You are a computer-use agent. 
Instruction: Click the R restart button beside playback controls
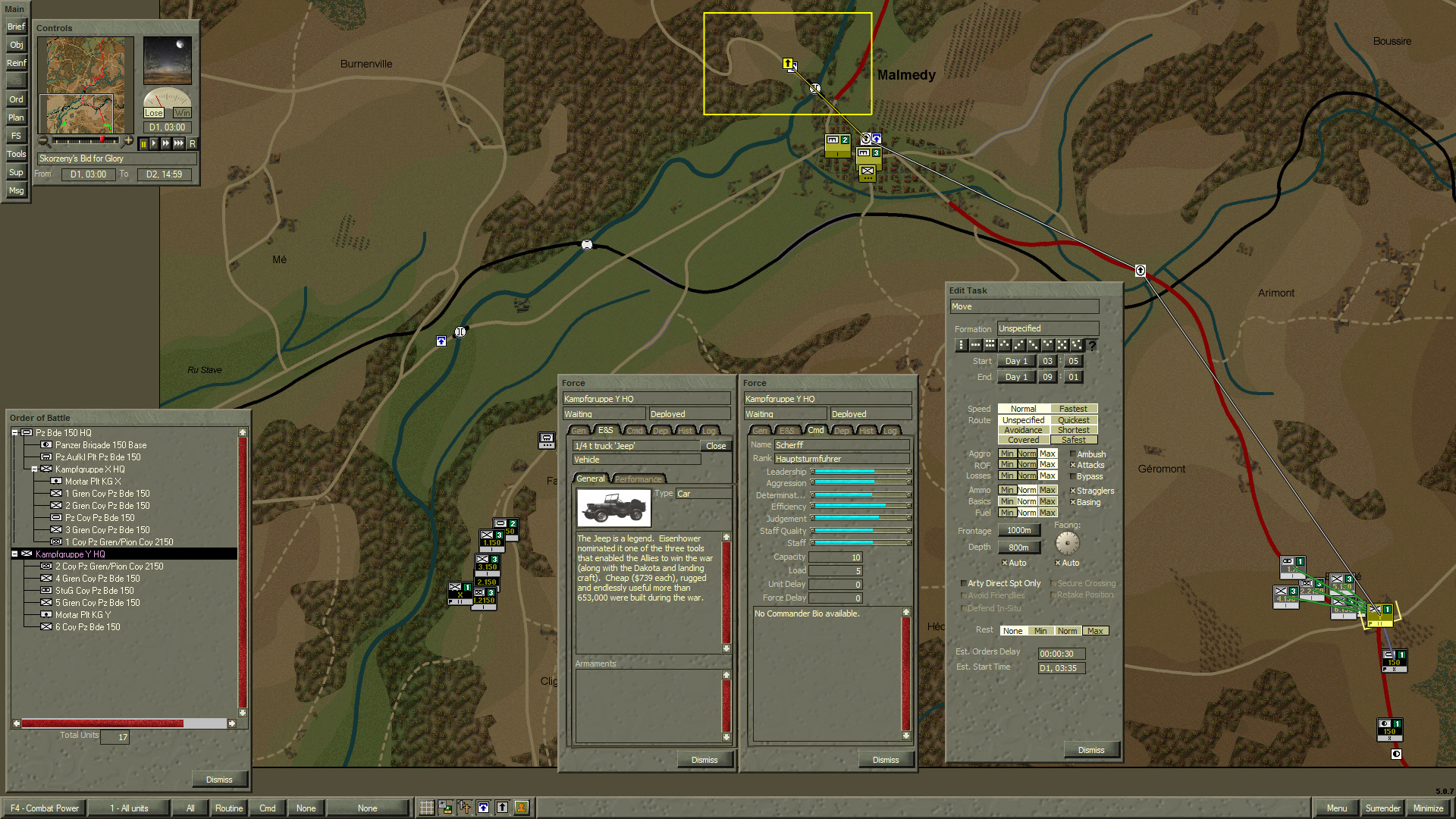192,143
